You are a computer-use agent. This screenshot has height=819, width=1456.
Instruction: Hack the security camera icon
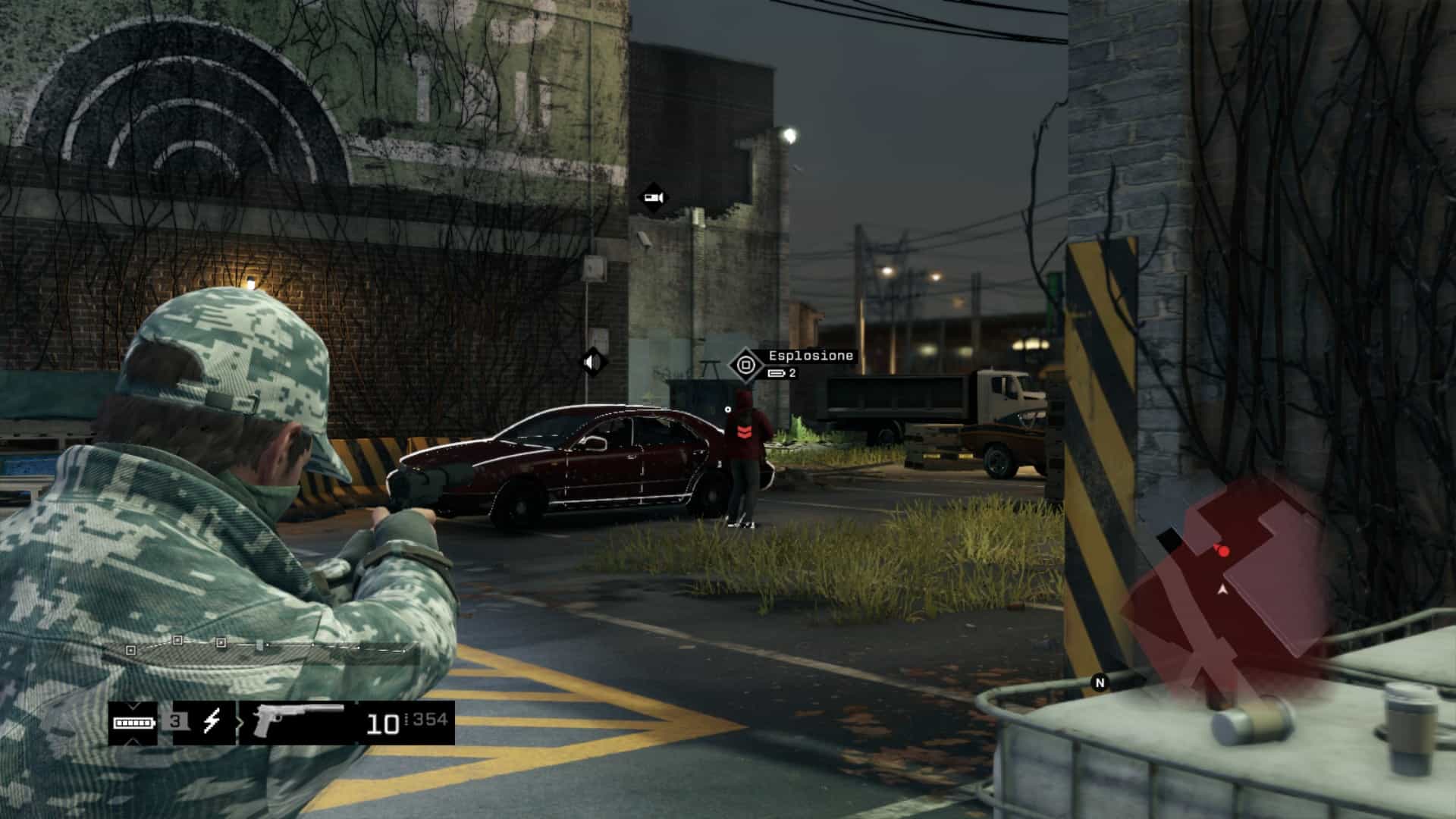pos(653,199)
